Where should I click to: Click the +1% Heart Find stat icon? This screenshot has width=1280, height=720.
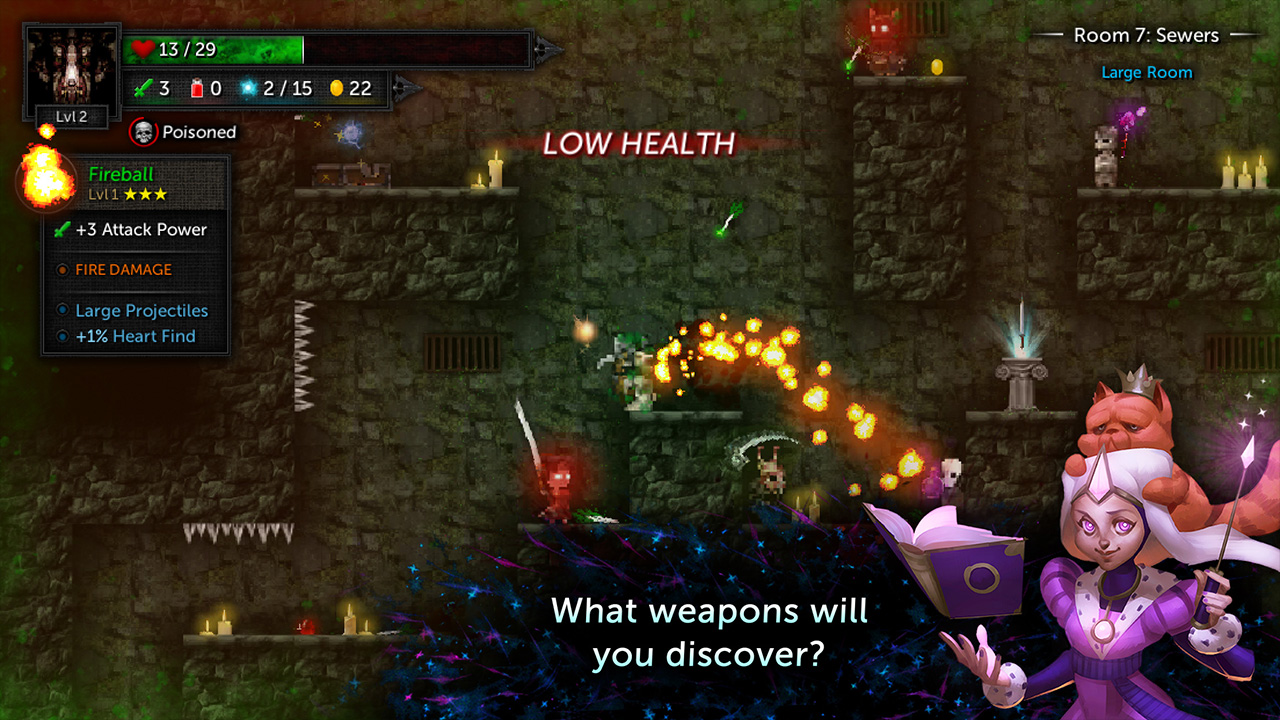tap(64, 336)
